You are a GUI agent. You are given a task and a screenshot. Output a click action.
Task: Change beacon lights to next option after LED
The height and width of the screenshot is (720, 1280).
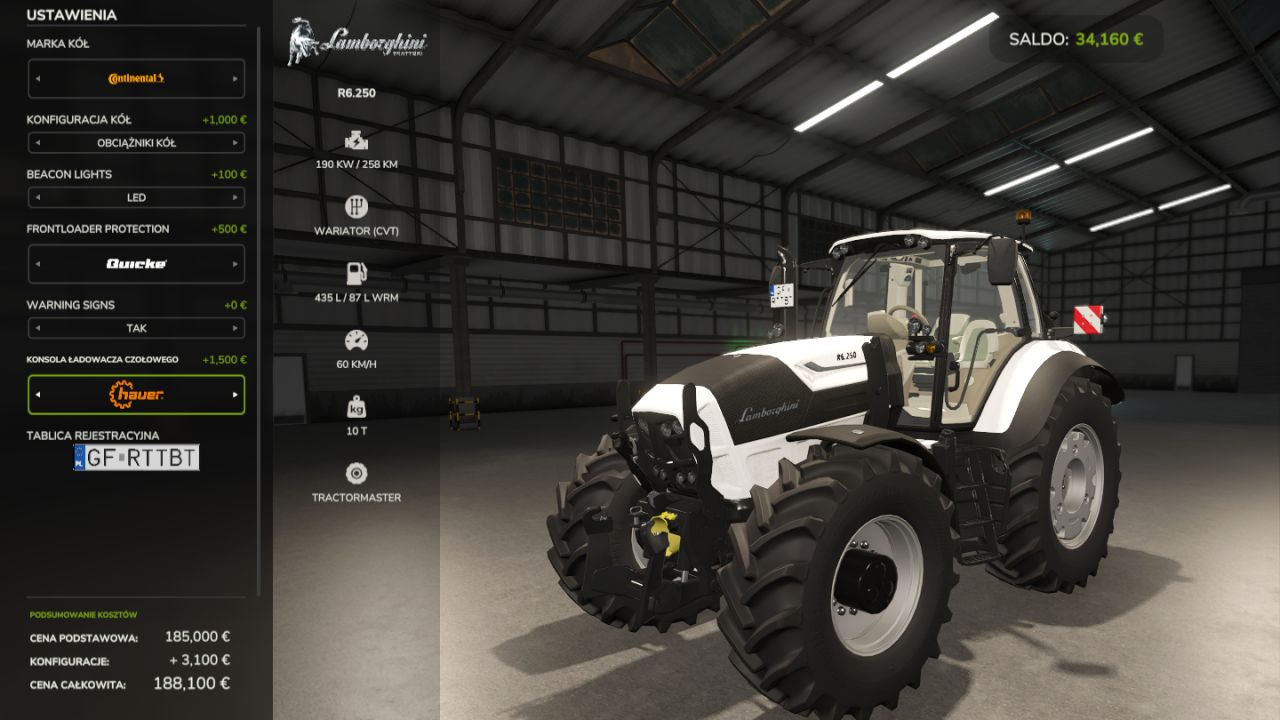pos(236,198)
